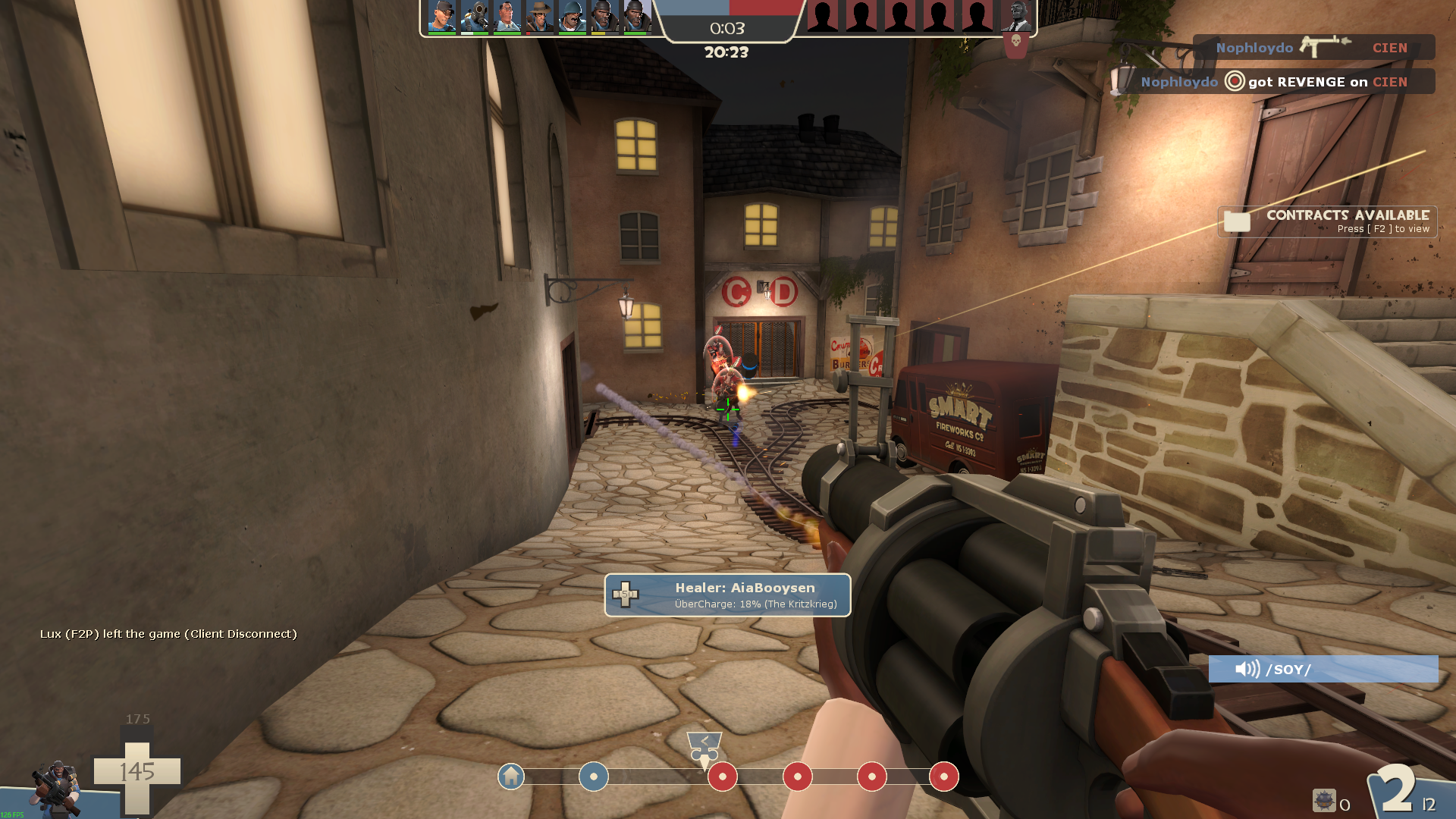Screen dimensions: 1456x819
Task: Click the stickybomb counter icon
Action: [1324, 801]
